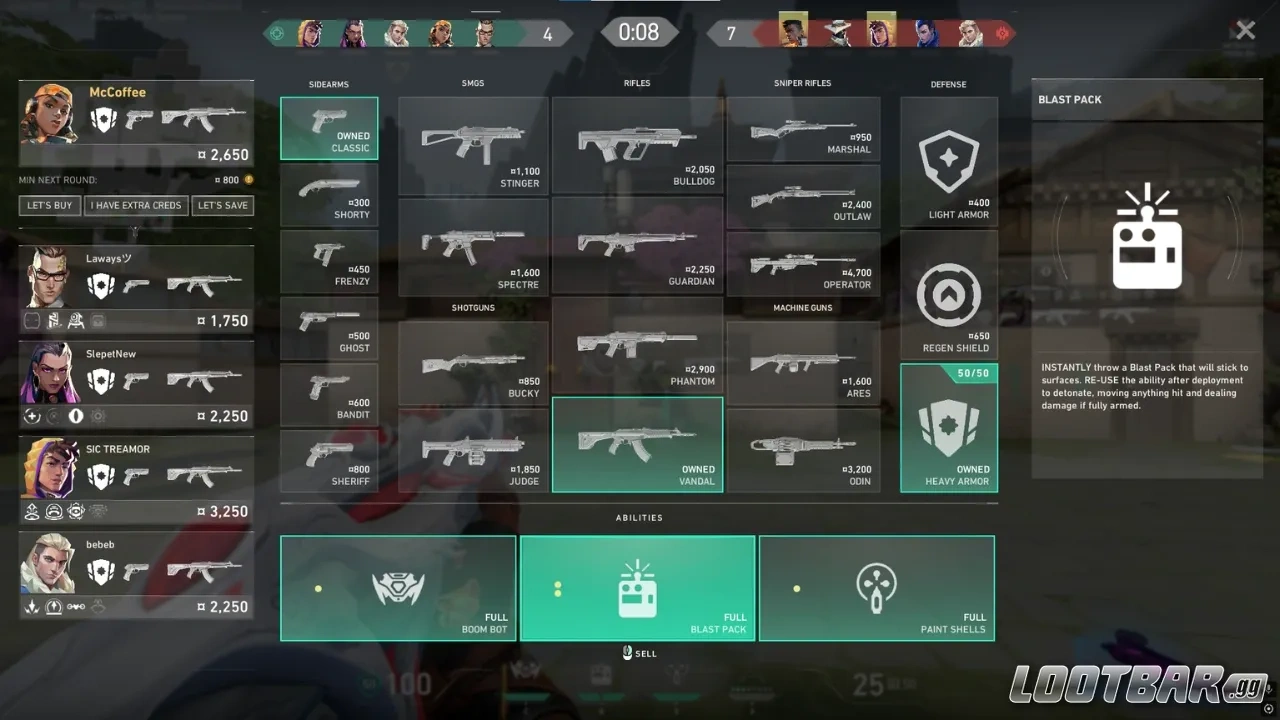Screen dimensions: 1280x720
Task: Select the Blast Pack ability
Action: [637, 588]
